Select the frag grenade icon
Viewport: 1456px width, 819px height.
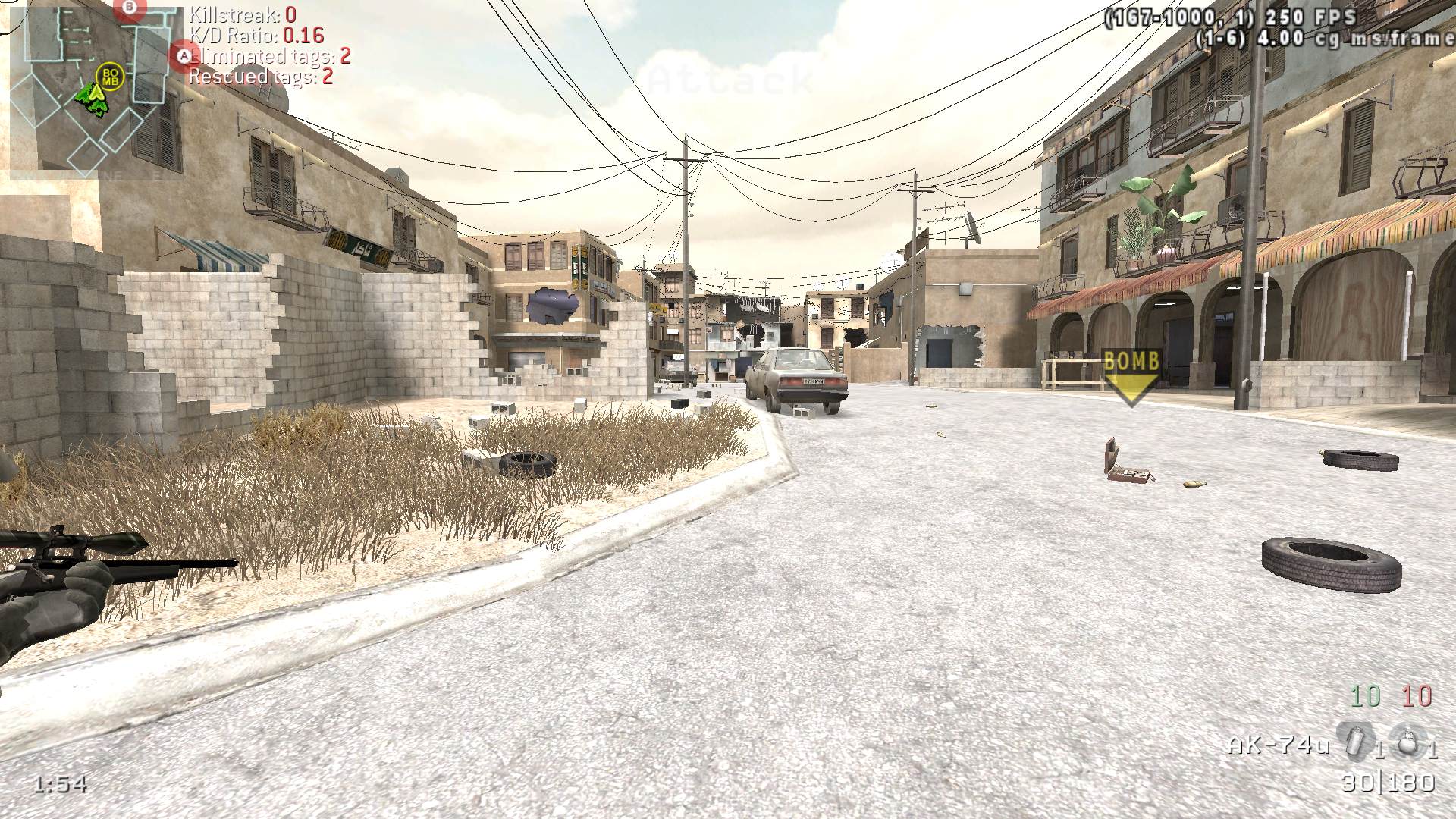(1407, 741)
